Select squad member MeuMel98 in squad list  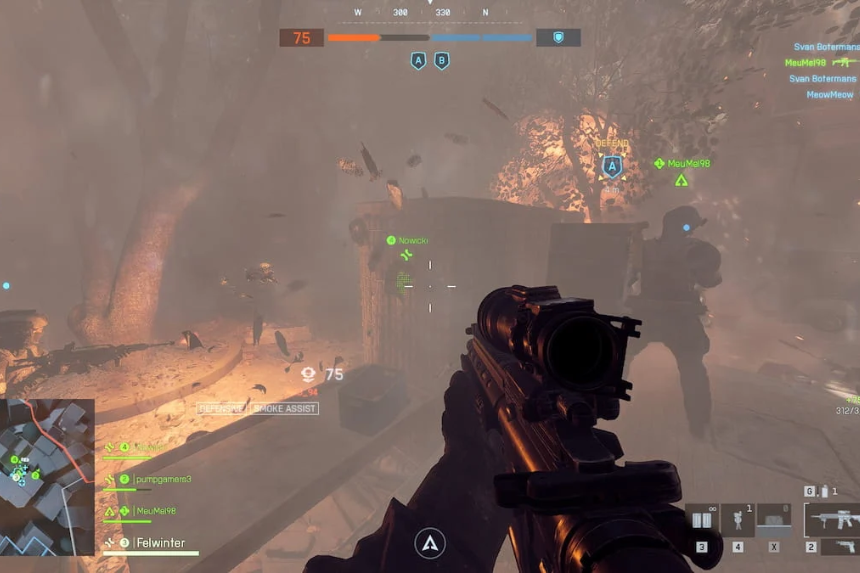[154, 511]
